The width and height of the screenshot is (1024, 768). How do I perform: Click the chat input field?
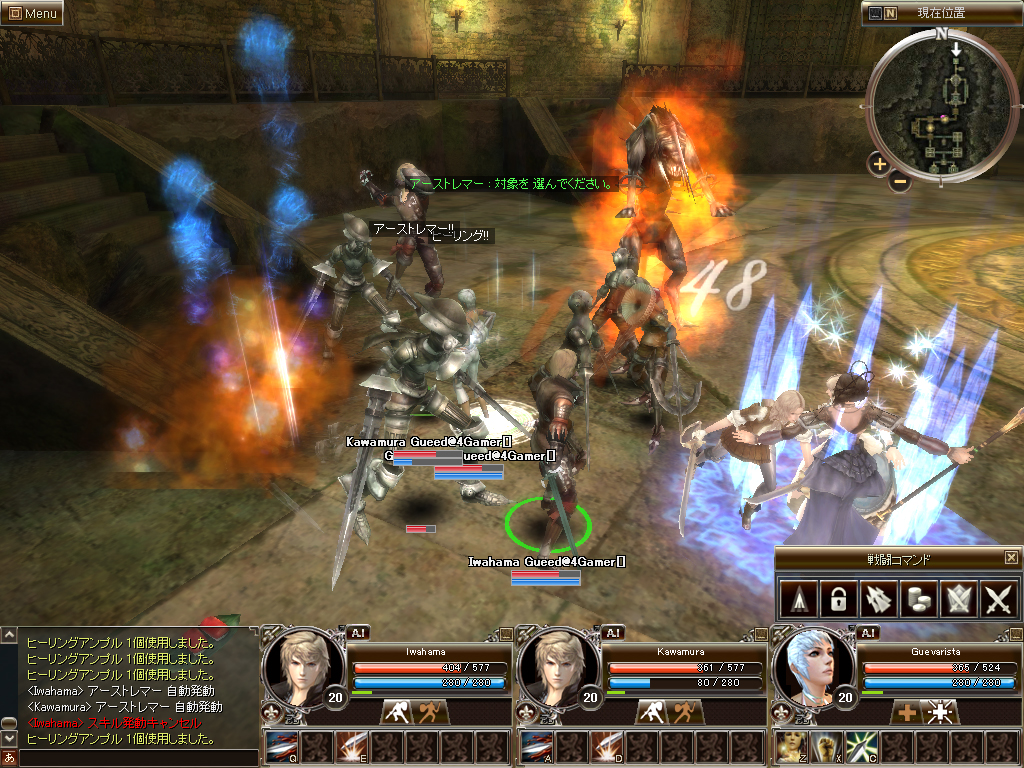pos(135,758)
